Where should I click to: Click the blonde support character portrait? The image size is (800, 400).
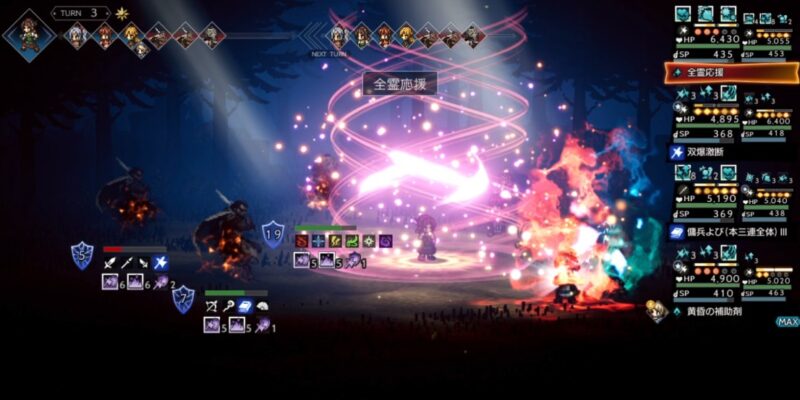(x=656, y=312)
